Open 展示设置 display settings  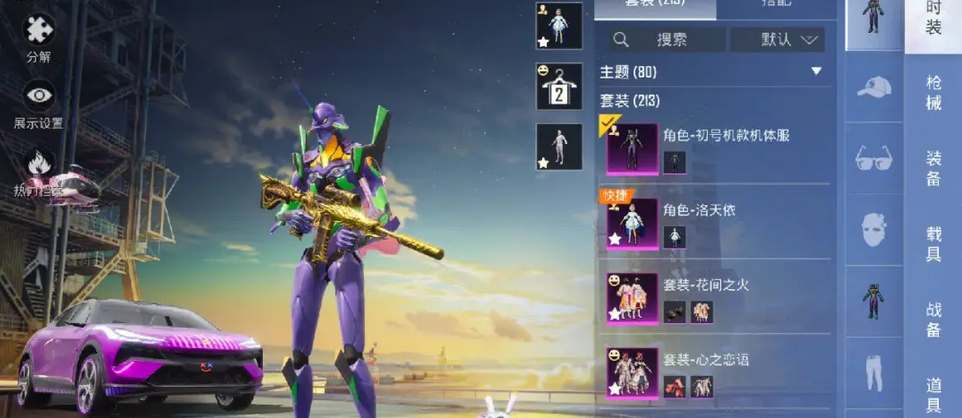[39, 97]
